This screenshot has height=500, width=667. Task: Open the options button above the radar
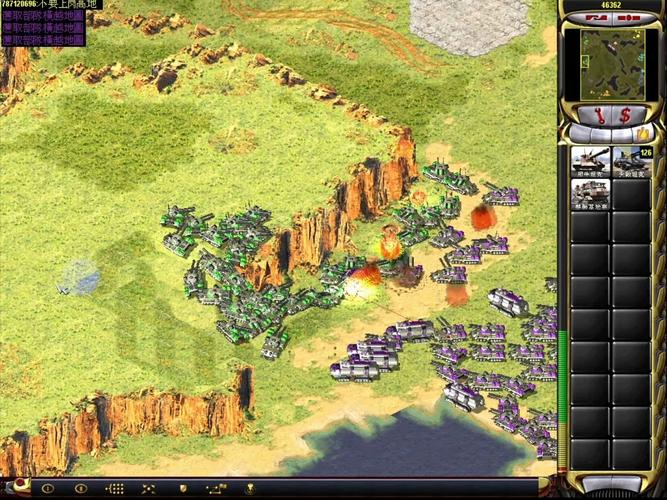click(x=628, y=18)
